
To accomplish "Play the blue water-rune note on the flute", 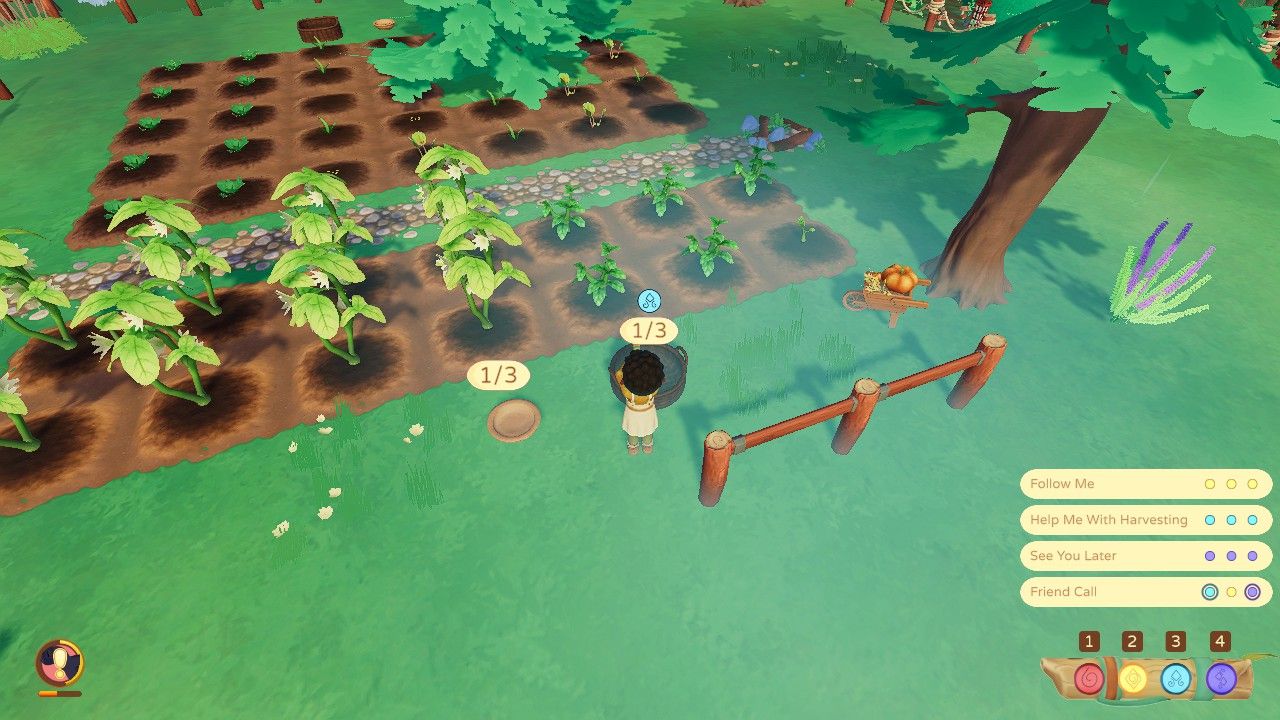I will (1176, 677).
